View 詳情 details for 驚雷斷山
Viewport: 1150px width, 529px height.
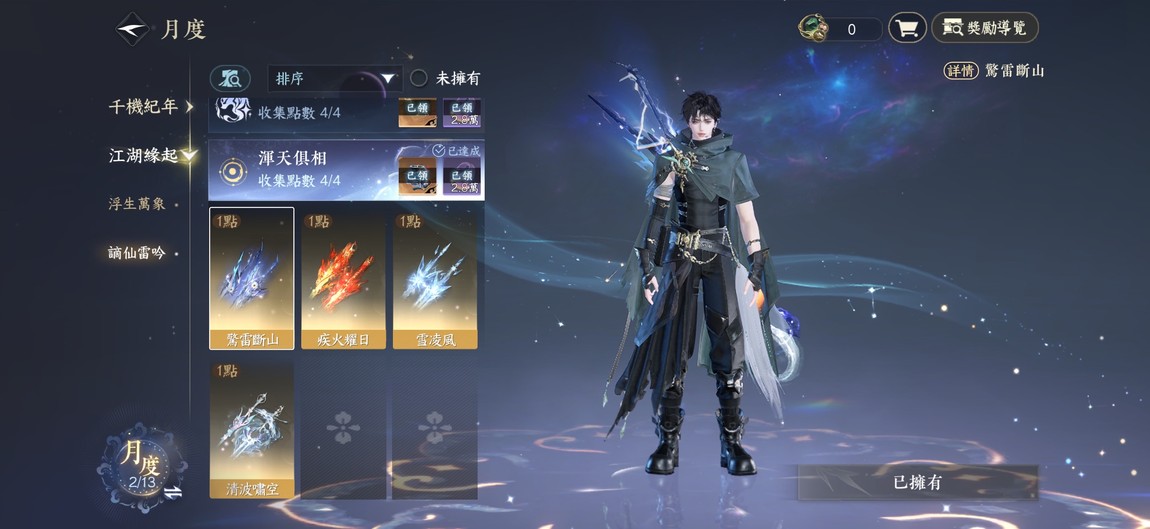tap(961, 71)
